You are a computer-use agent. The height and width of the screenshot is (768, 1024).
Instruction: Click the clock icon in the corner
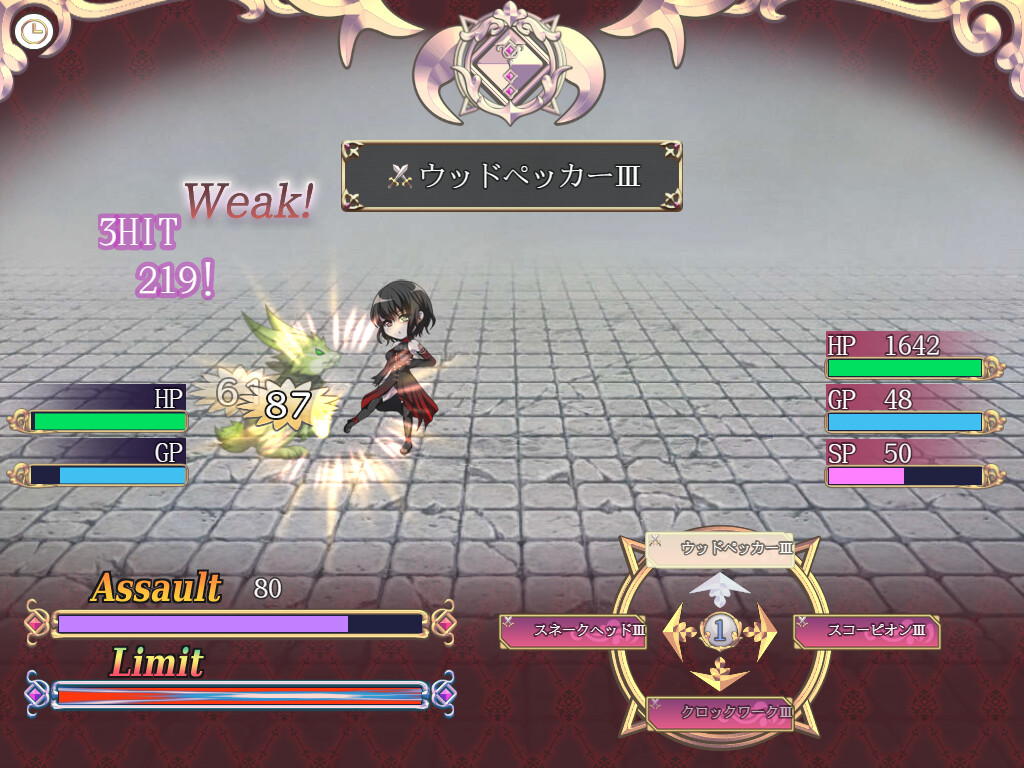tap(34, 32)
